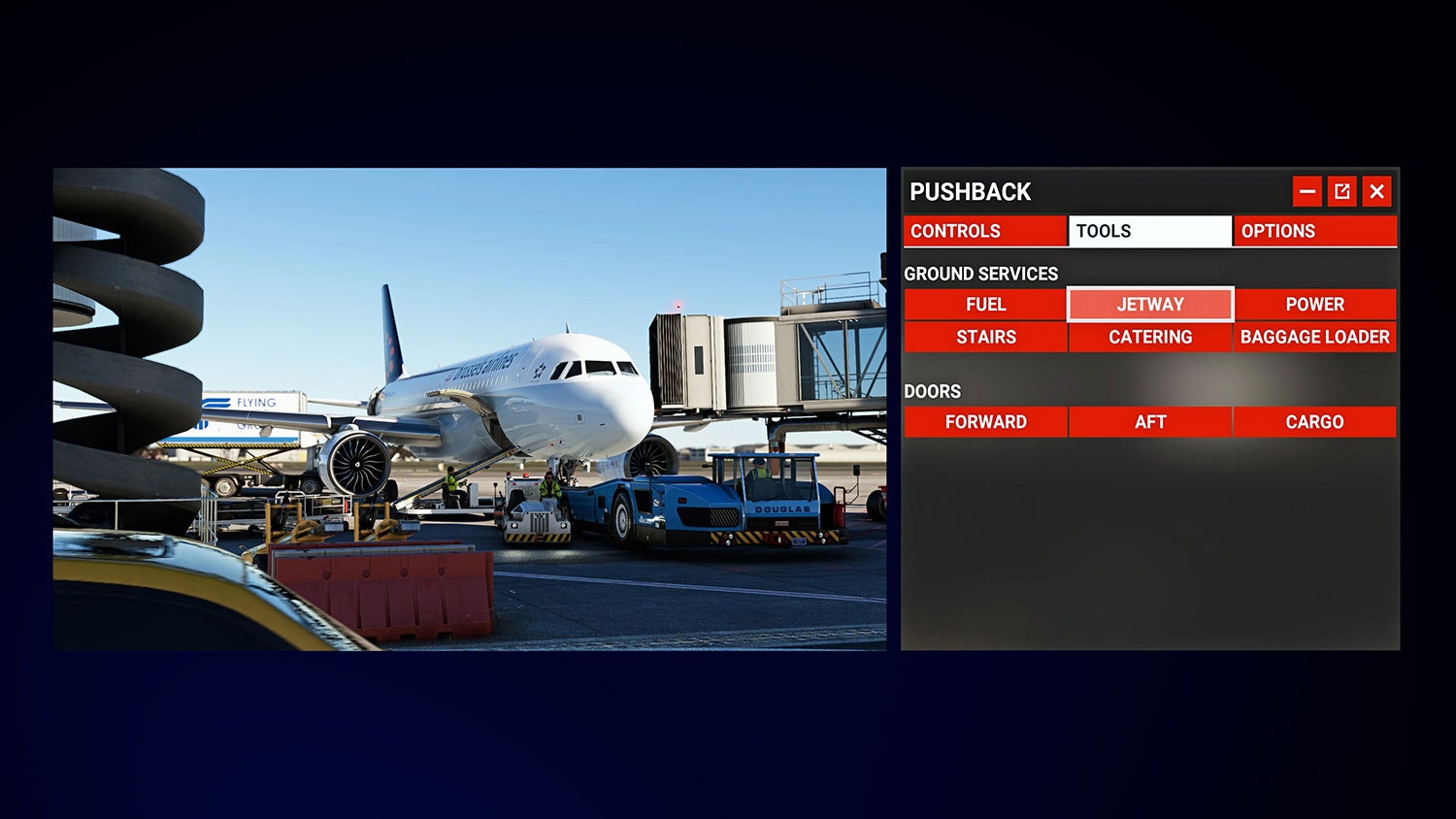Toggle the Forward door
1456x819 pixels.
point(985,422)
